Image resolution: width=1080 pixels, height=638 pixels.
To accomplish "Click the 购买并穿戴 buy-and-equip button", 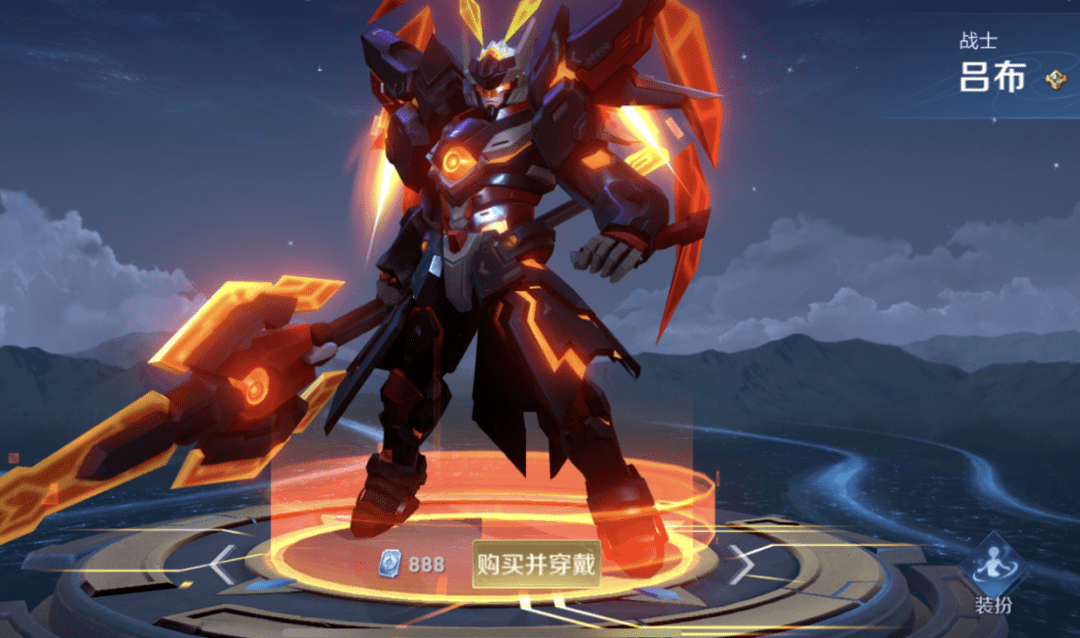I will 536,565.
